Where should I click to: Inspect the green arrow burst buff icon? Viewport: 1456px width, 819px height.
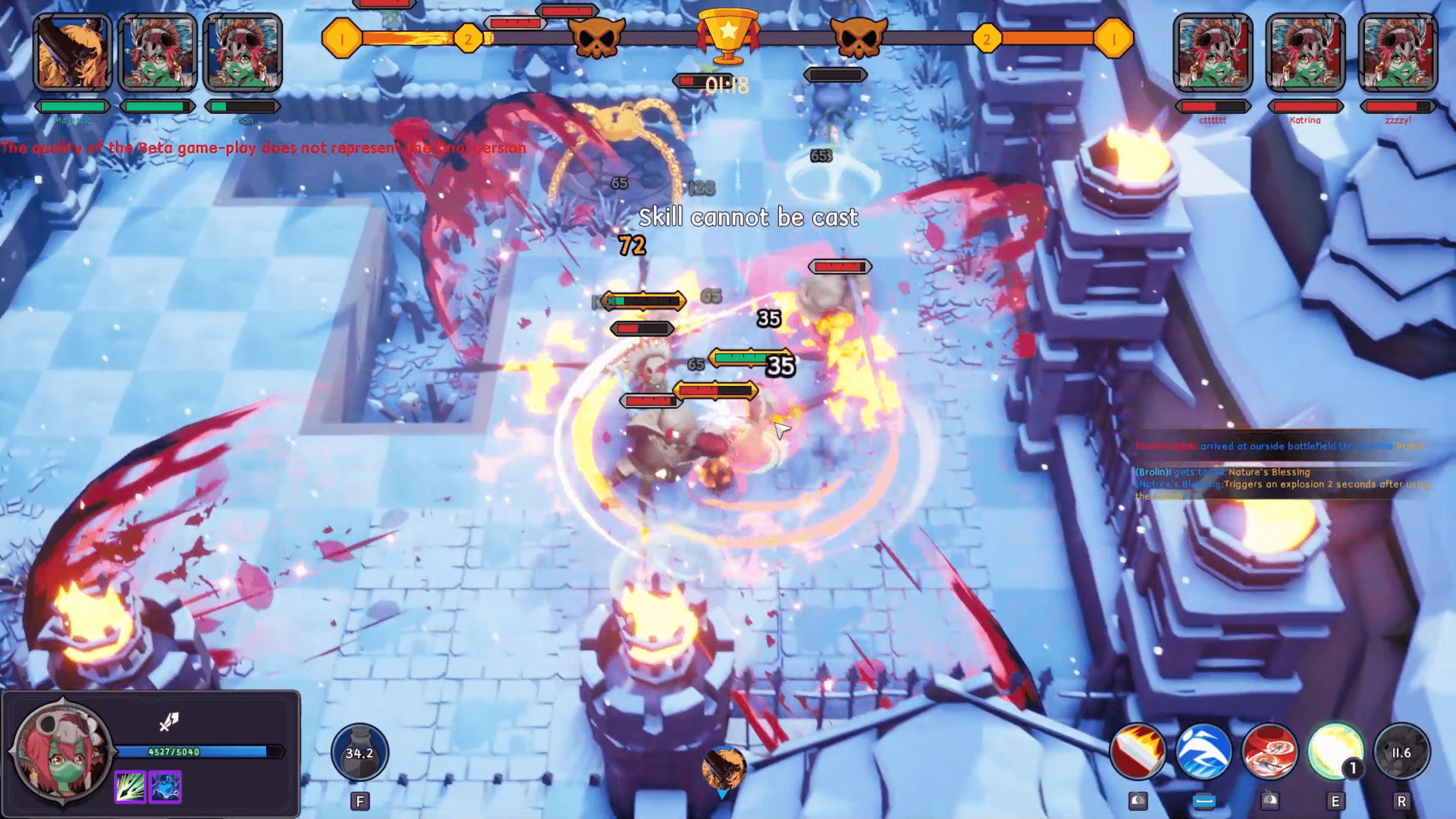(x=130, y=787)
